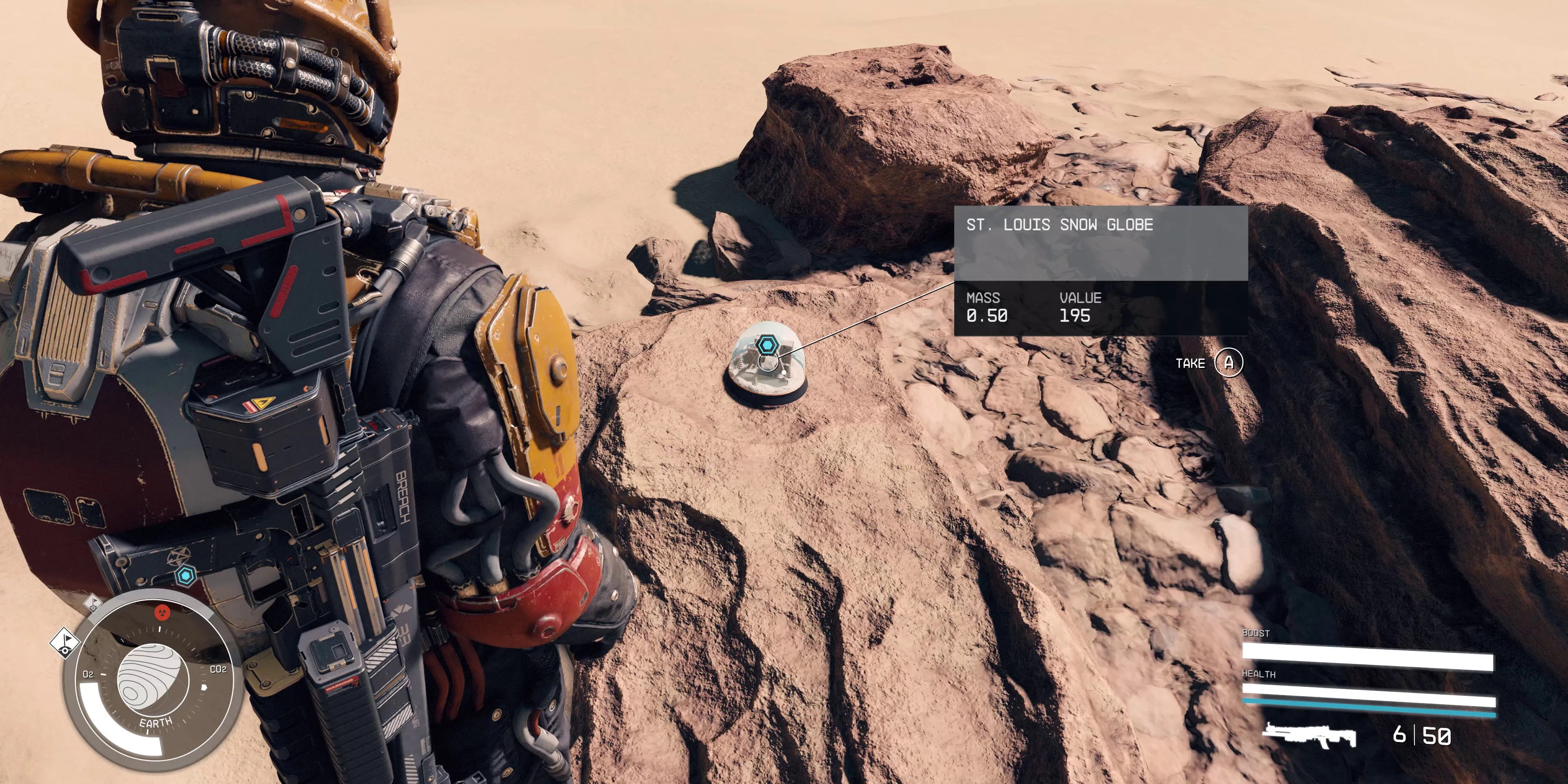The width and height of the screenshot is (1568, 784).
Task: Click the red hazard icon on the compass
Action: pos(162,611)
